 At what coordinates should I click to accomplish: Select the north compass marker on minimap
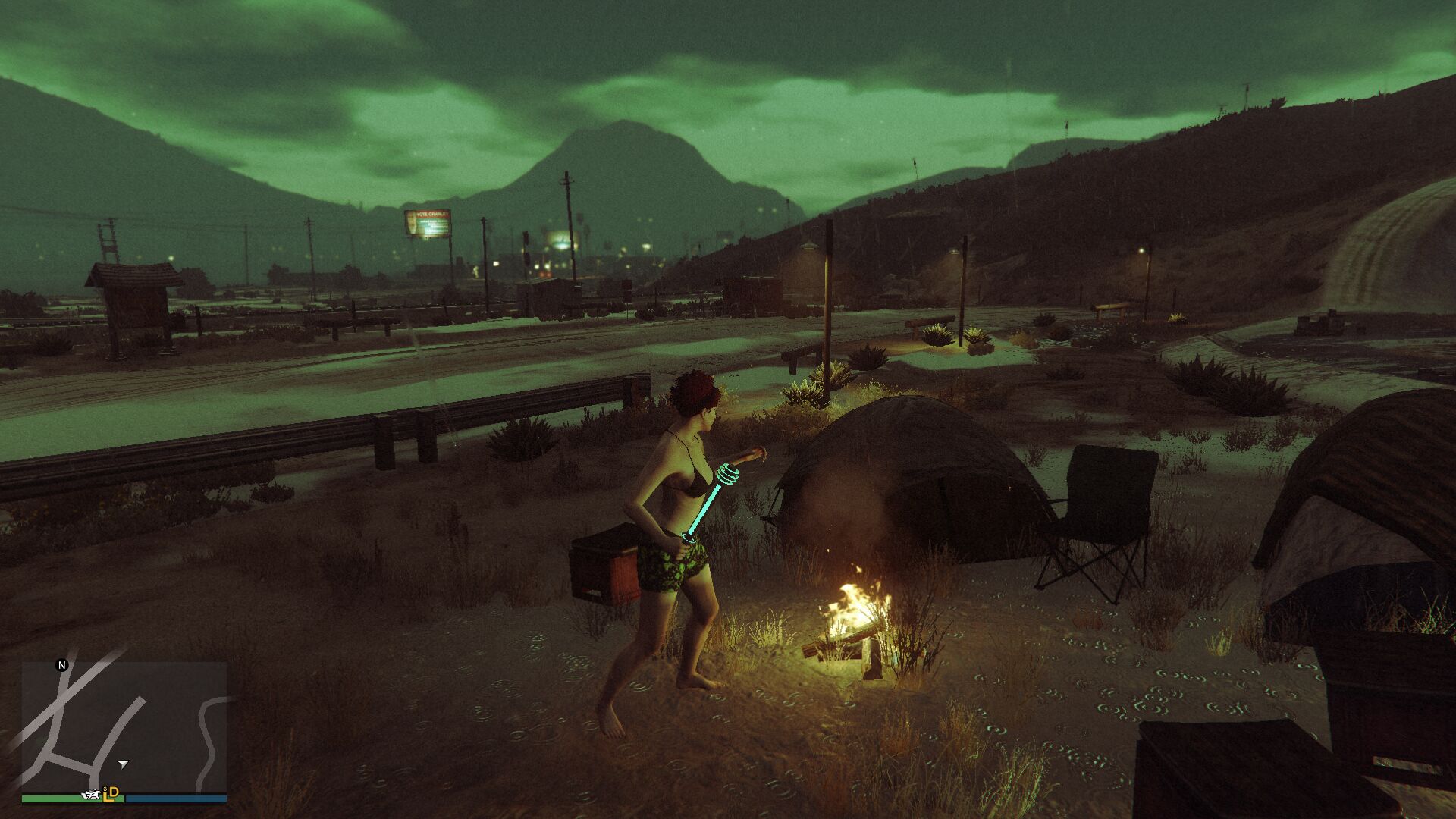pos(62,665)
